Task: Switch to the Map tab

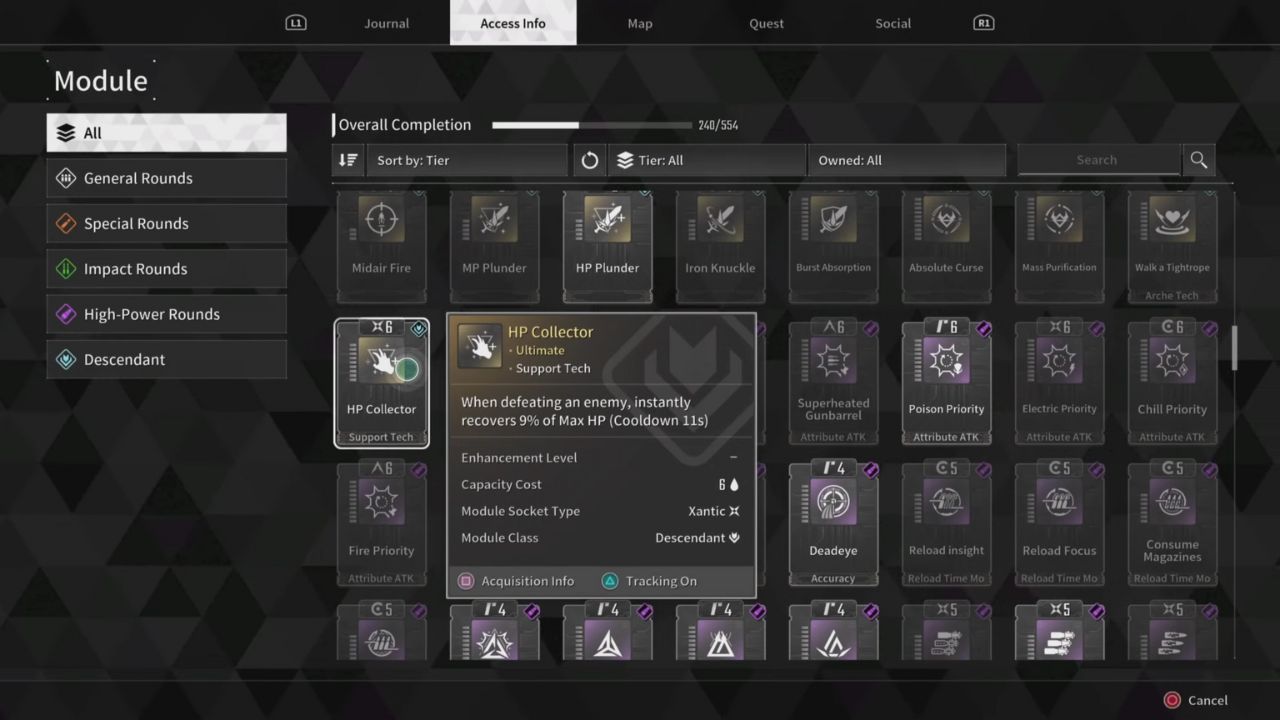Action: point(639,23)
